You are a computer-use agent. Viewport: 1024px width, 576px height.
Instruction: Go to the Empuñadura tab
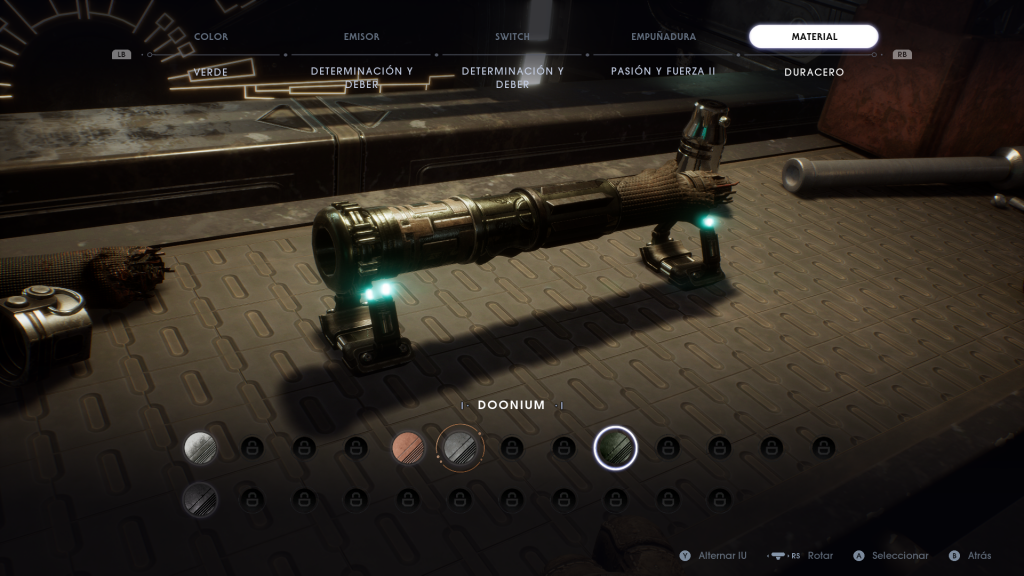(x=663, y=37)
